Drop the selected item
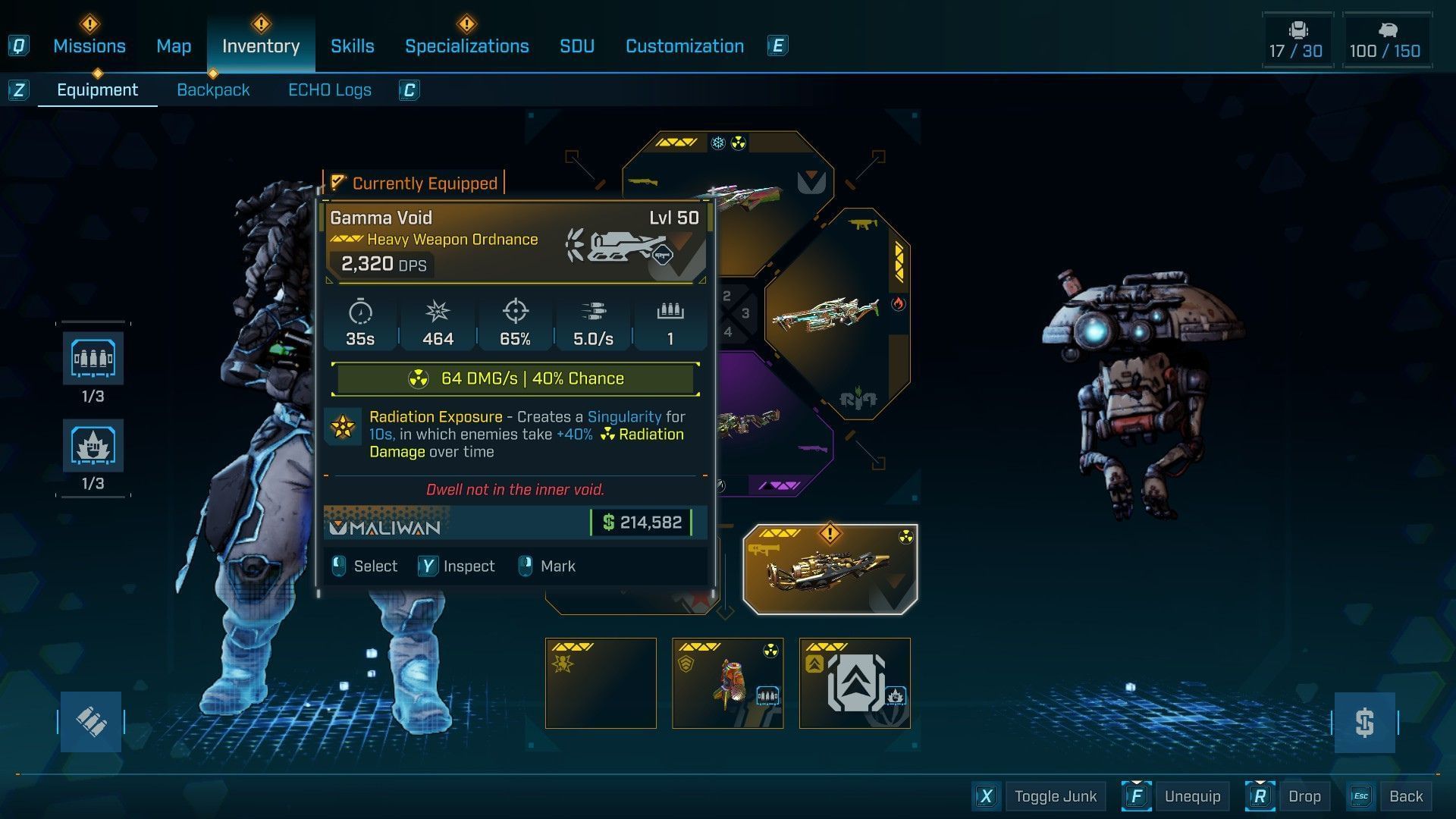This screenshot has height=819, width=1456. (x=1304, y=796)
